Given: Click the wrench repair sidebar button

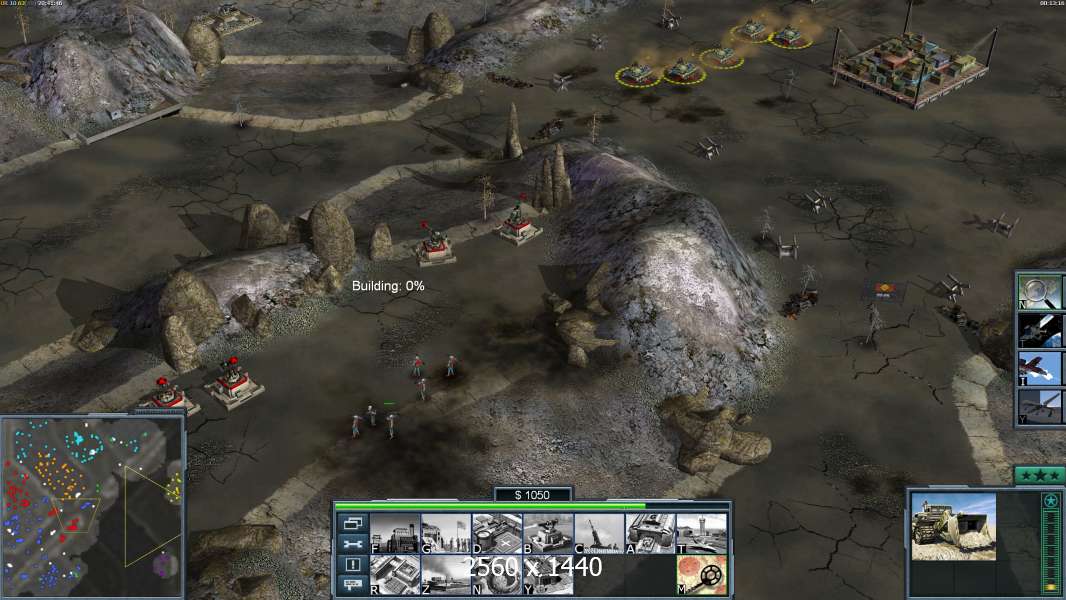Looking at the screenshot, I should coord(352,544).
